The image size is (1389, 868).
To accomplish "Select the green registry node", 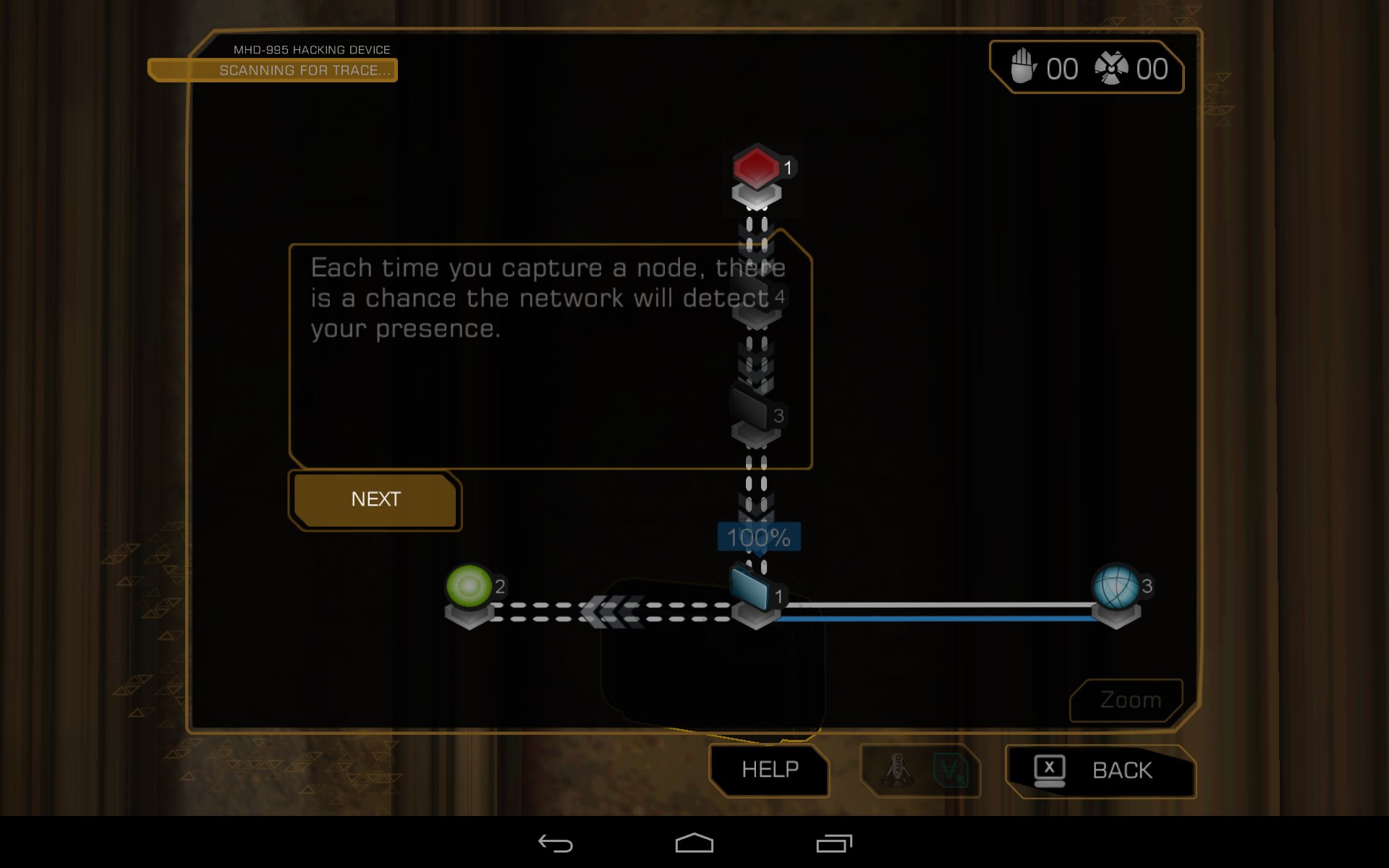I will (469, 587).
